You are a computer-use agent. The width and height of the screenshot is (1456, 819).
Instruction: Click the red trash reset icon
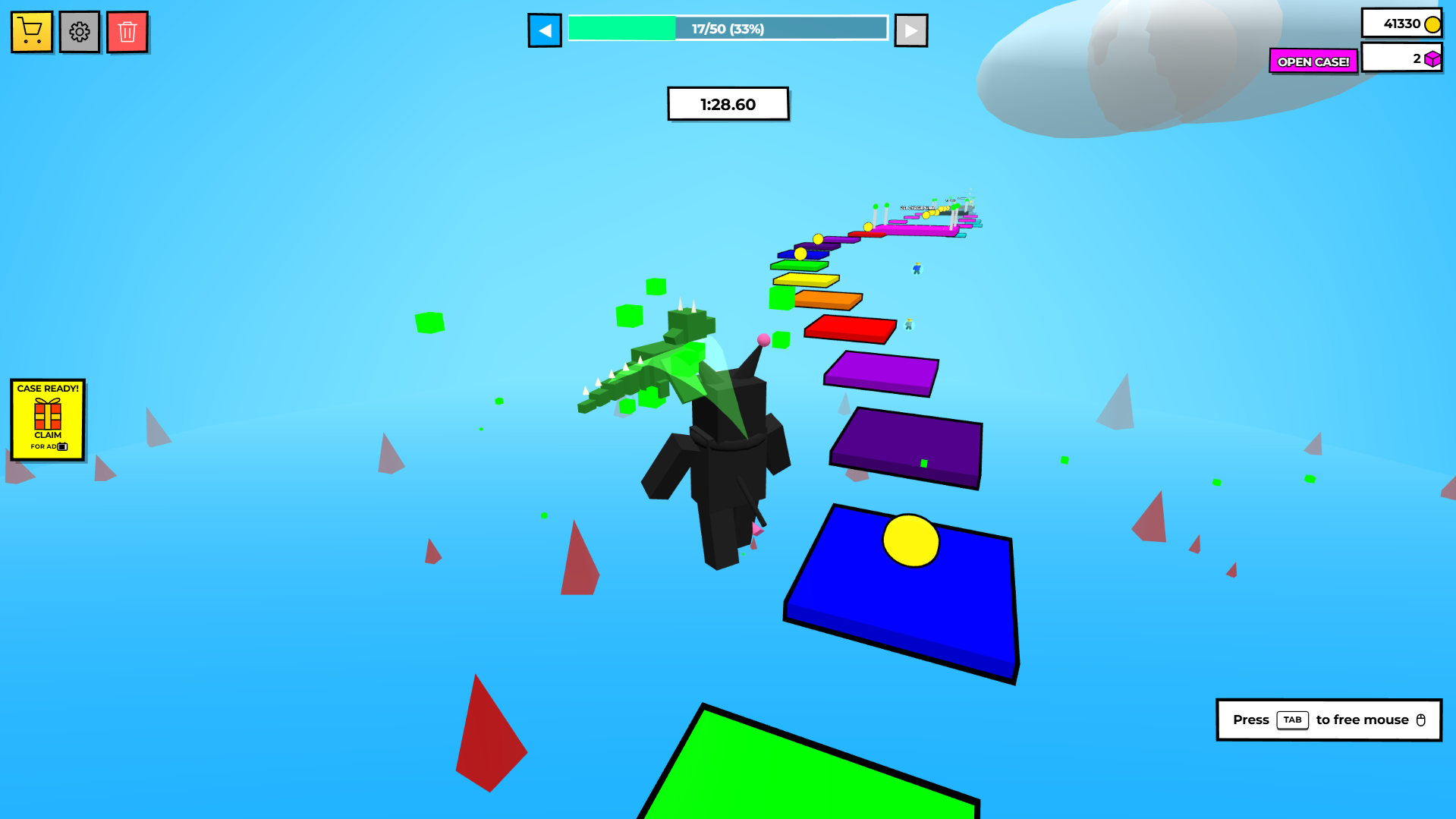(127, 31)
